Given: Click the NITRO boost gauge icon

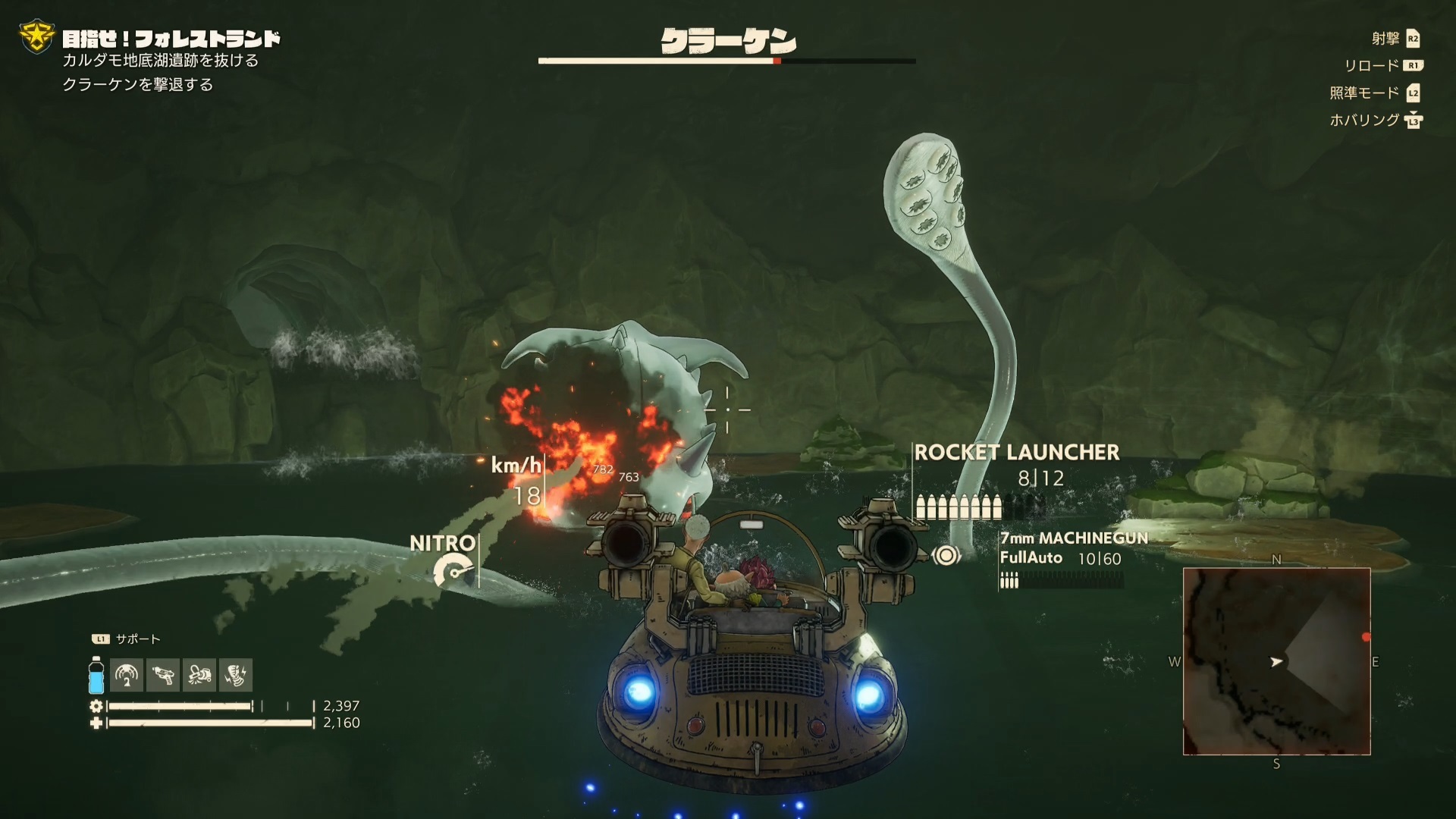Looking at the screenshot, I should [453, 570].
